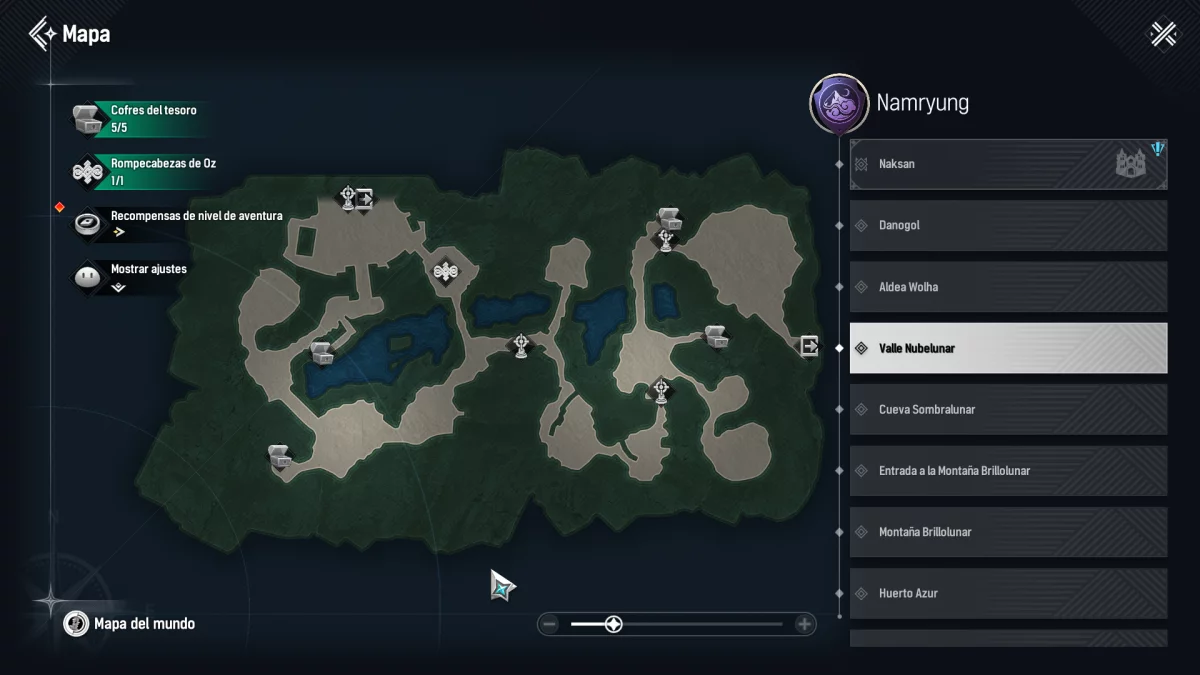Switch to Cueva Sombralunar
This screenshot has width=1200, height=675.
coord(1008,410)
